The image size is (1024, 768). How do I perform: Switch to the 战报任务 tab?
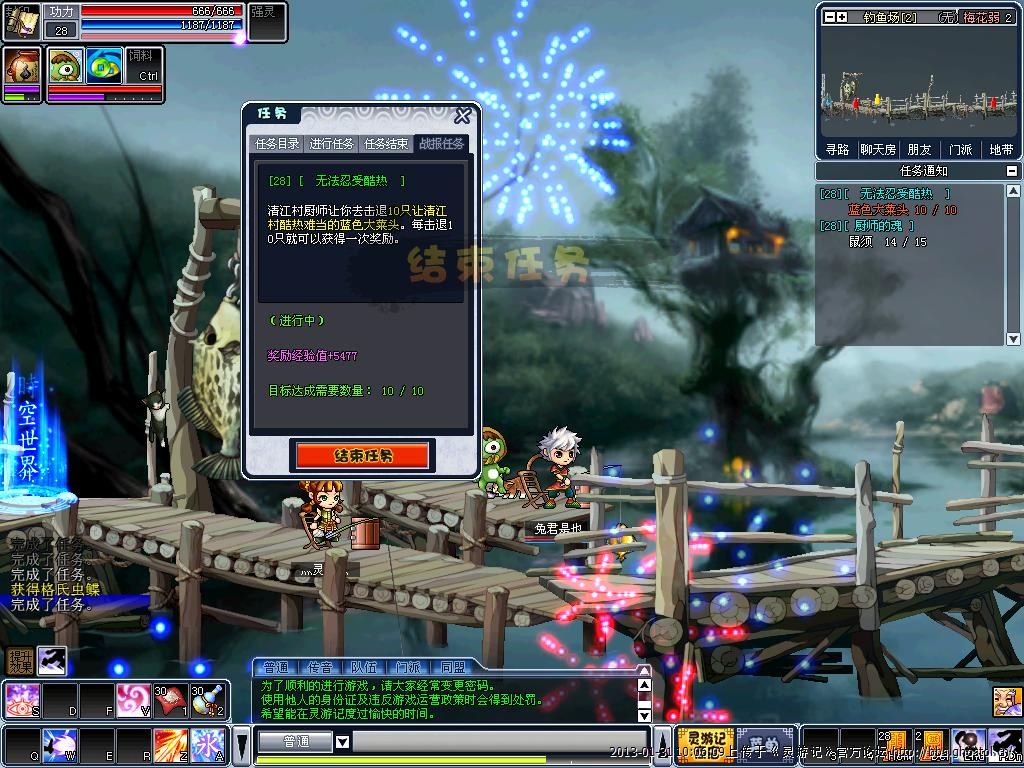(441, 144)
